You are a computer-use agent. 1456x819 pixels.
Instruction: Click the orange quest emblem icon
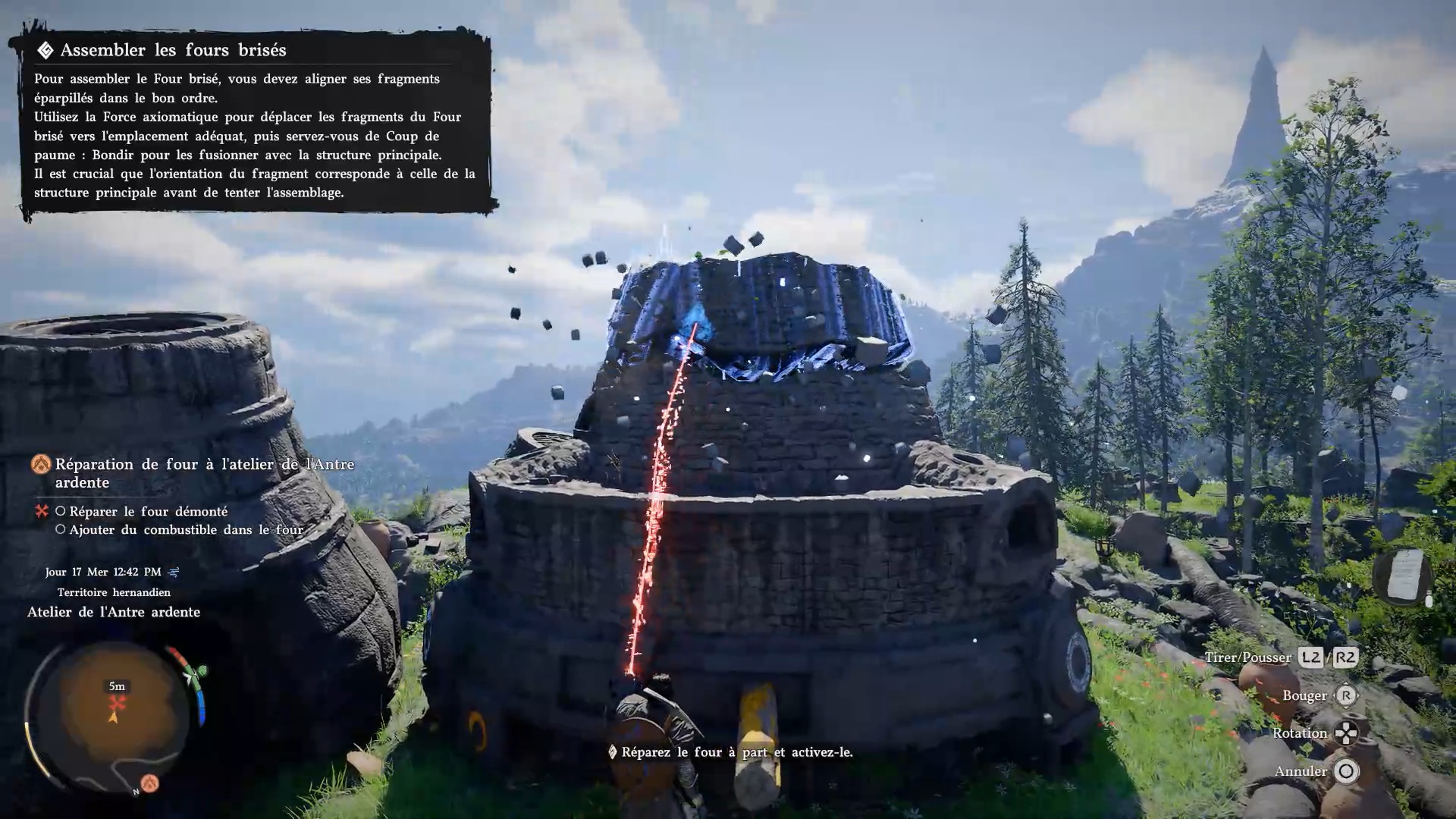41,464
